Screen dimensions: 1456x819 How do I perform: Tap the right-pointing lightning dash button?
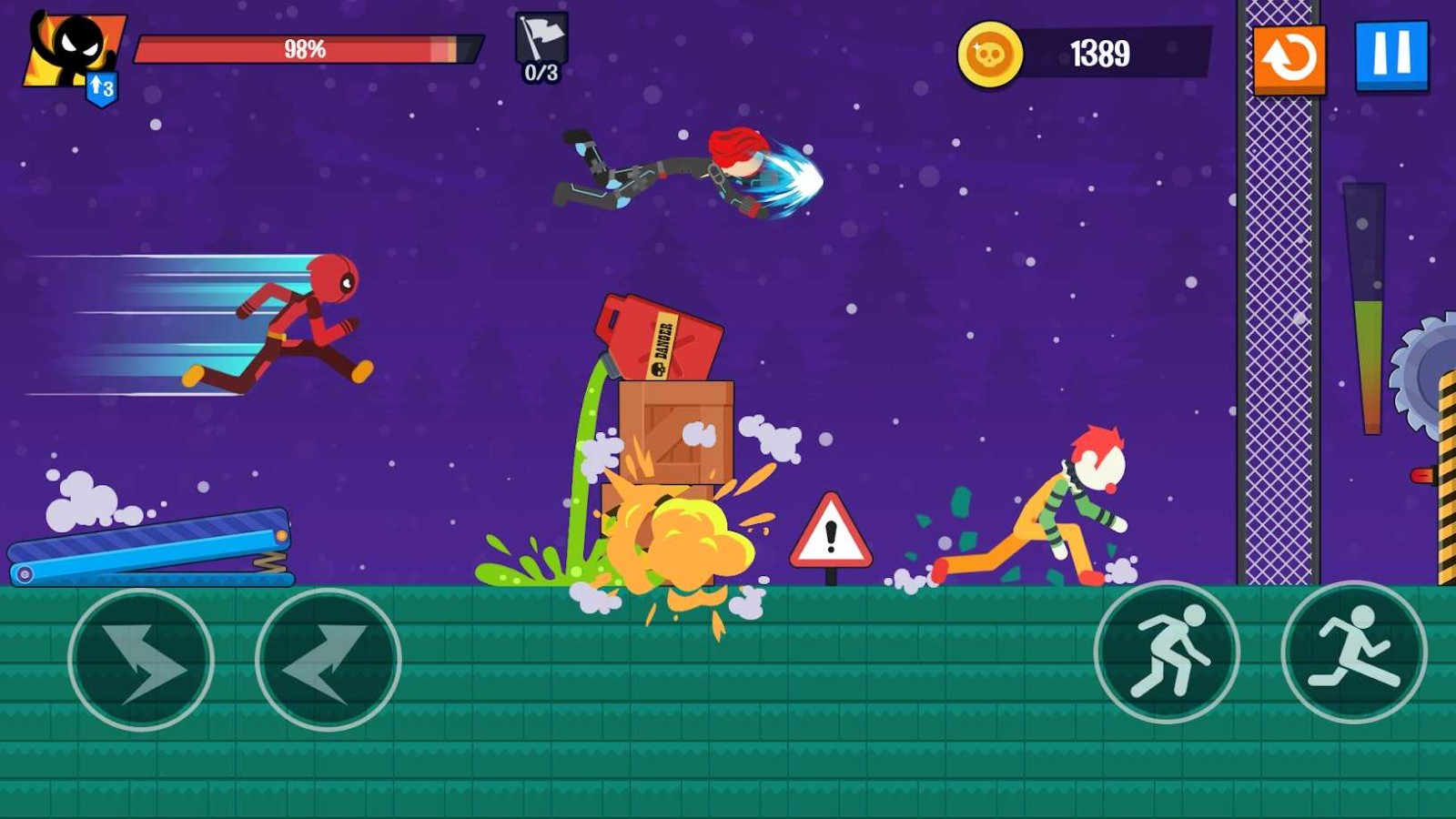[141, 659]
